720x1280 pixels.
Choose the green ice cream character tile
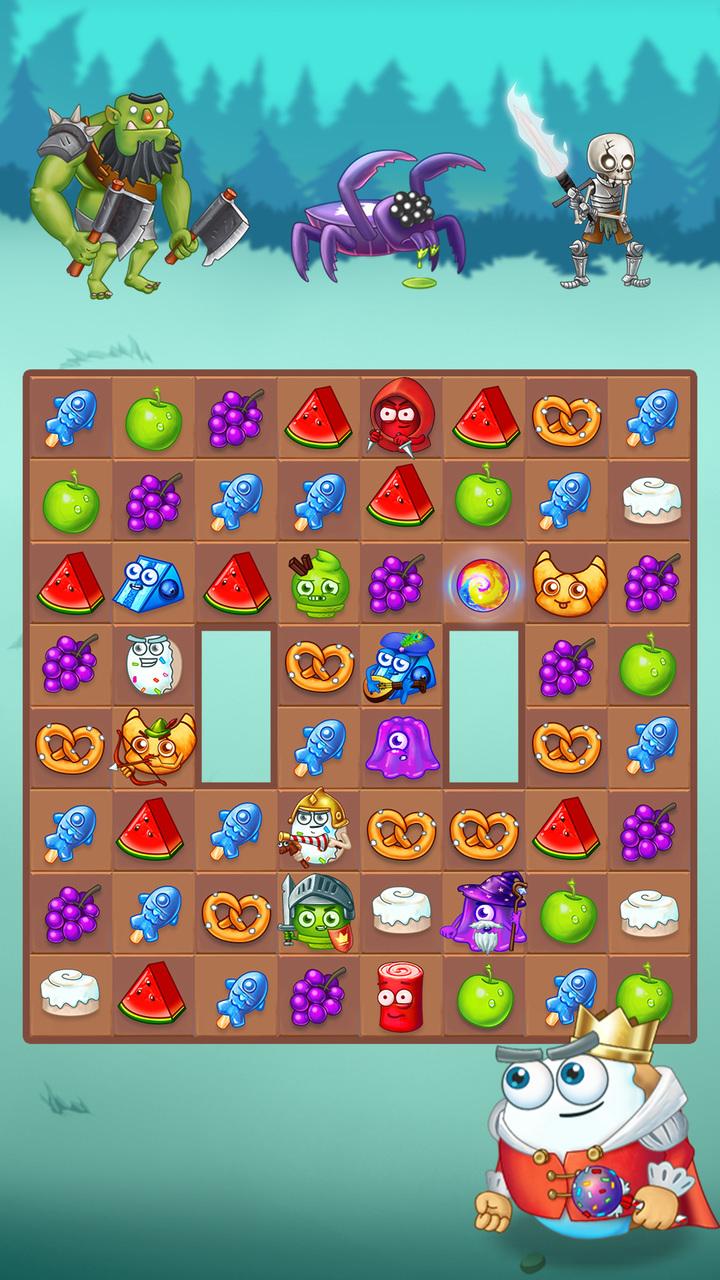pyautogui.click(x=319, y=584)
